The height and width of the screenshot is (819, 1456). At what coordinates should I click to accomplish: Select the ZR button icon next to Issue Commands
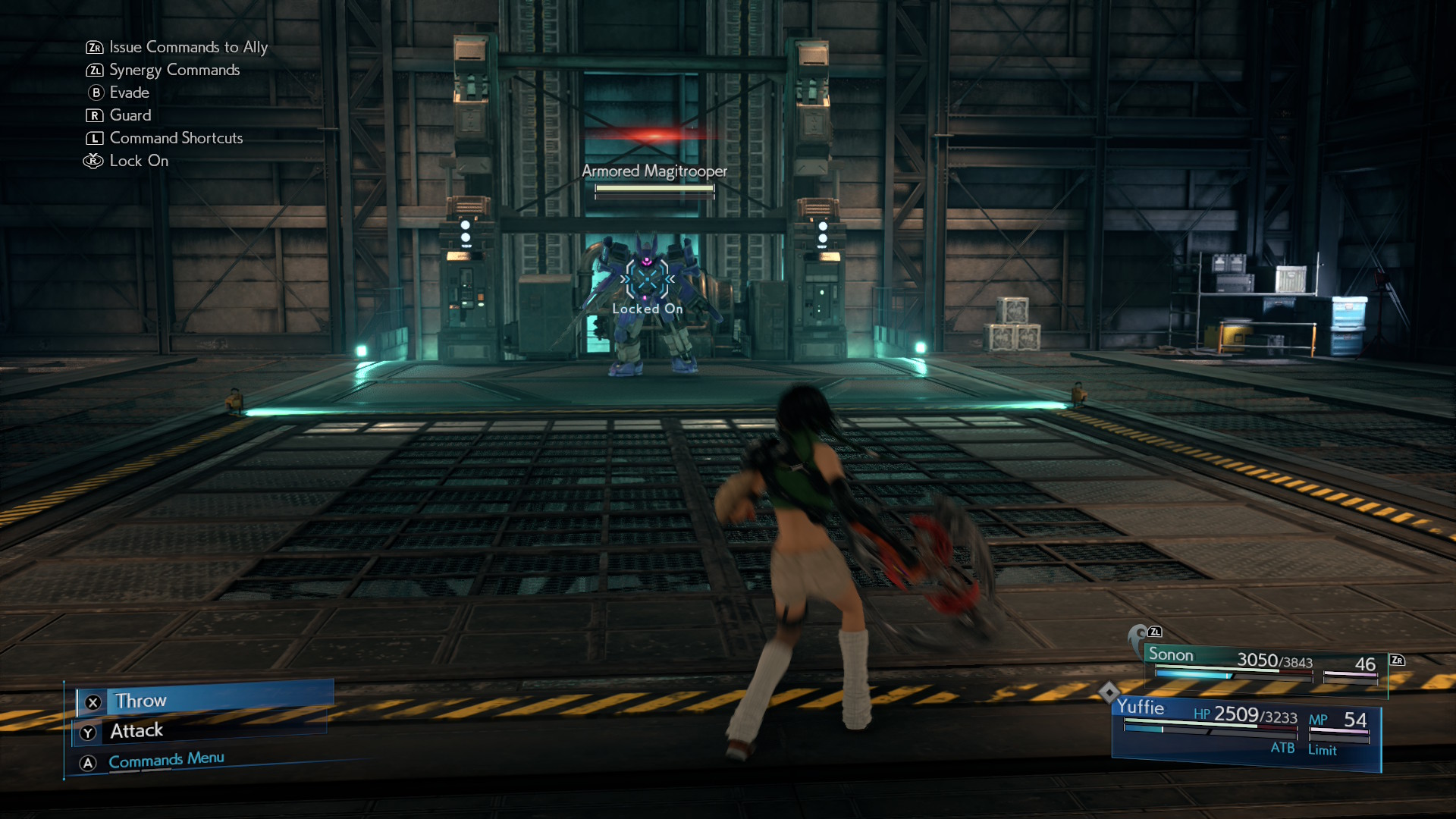pyautogui.click(x=93, y=47)
